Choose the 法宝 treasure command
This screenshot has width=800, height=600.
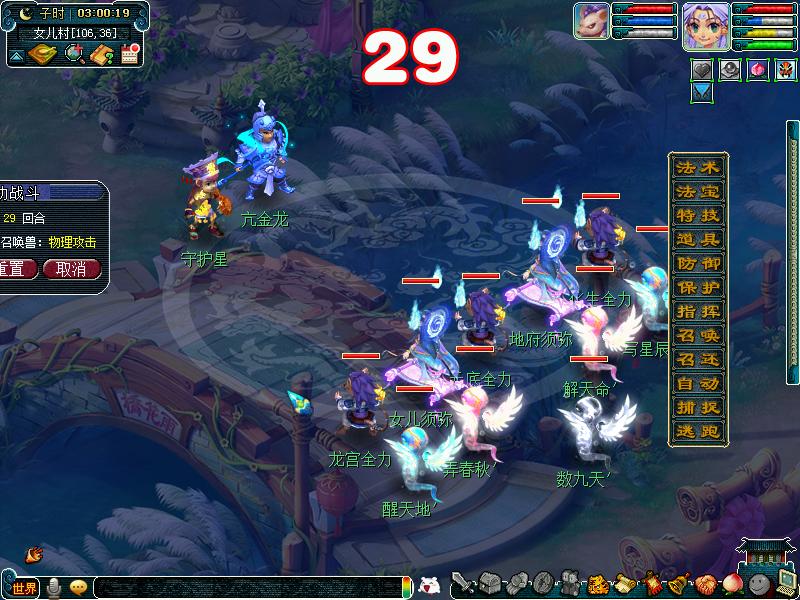coord(697,192)
